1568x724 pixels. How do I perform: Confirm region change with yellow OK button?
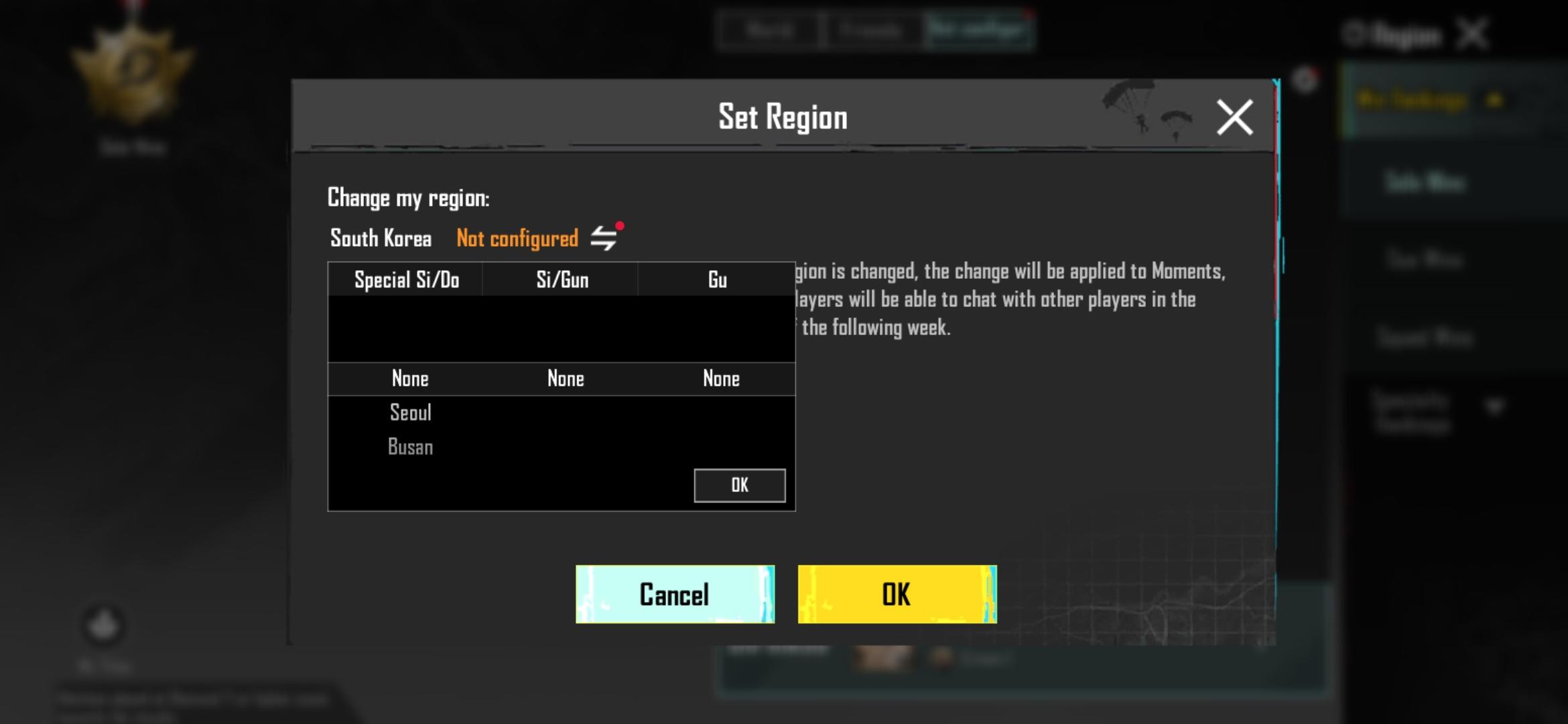click(897, 594)
